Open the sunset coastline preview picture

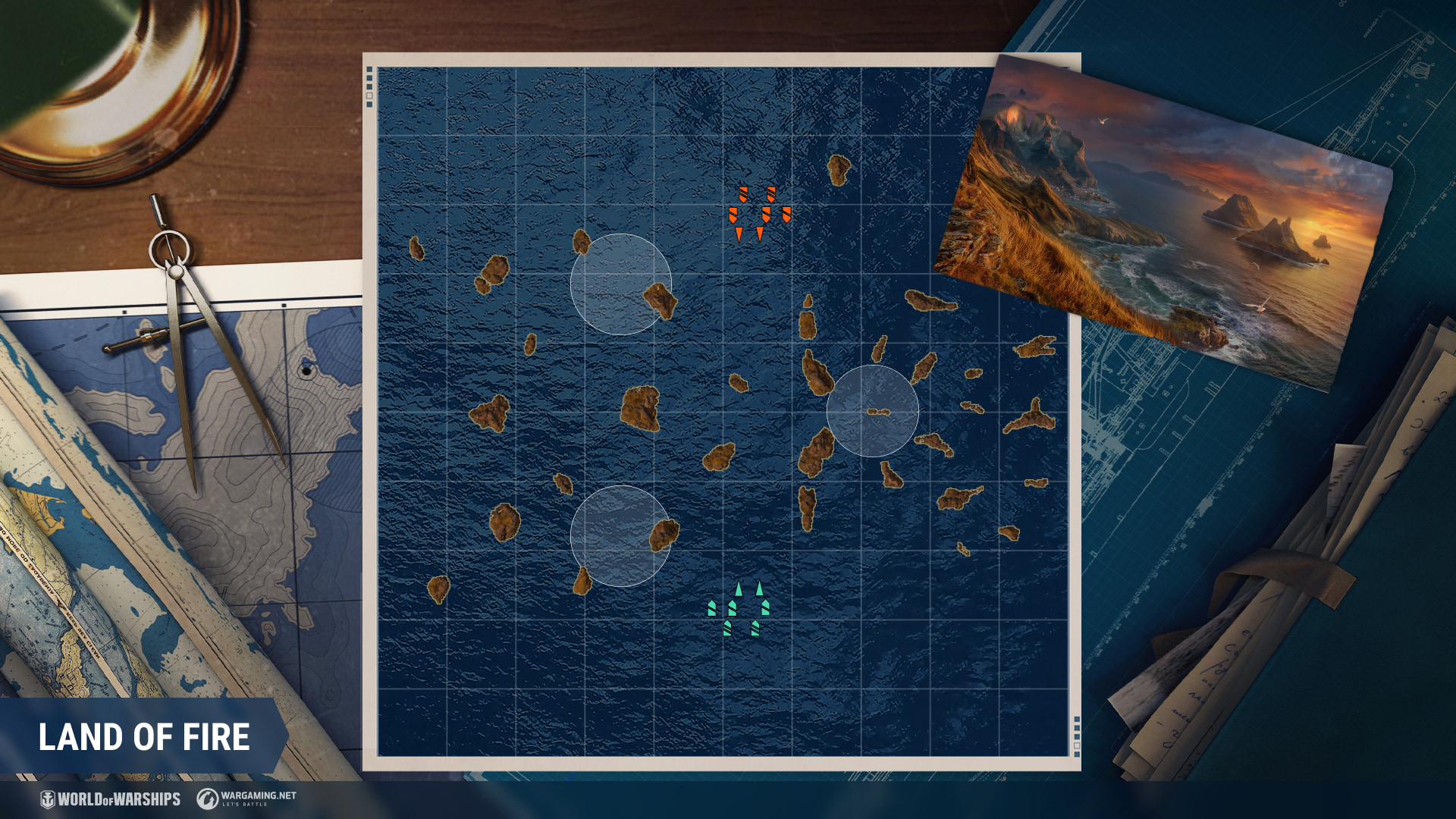[x=1164, y=220]
